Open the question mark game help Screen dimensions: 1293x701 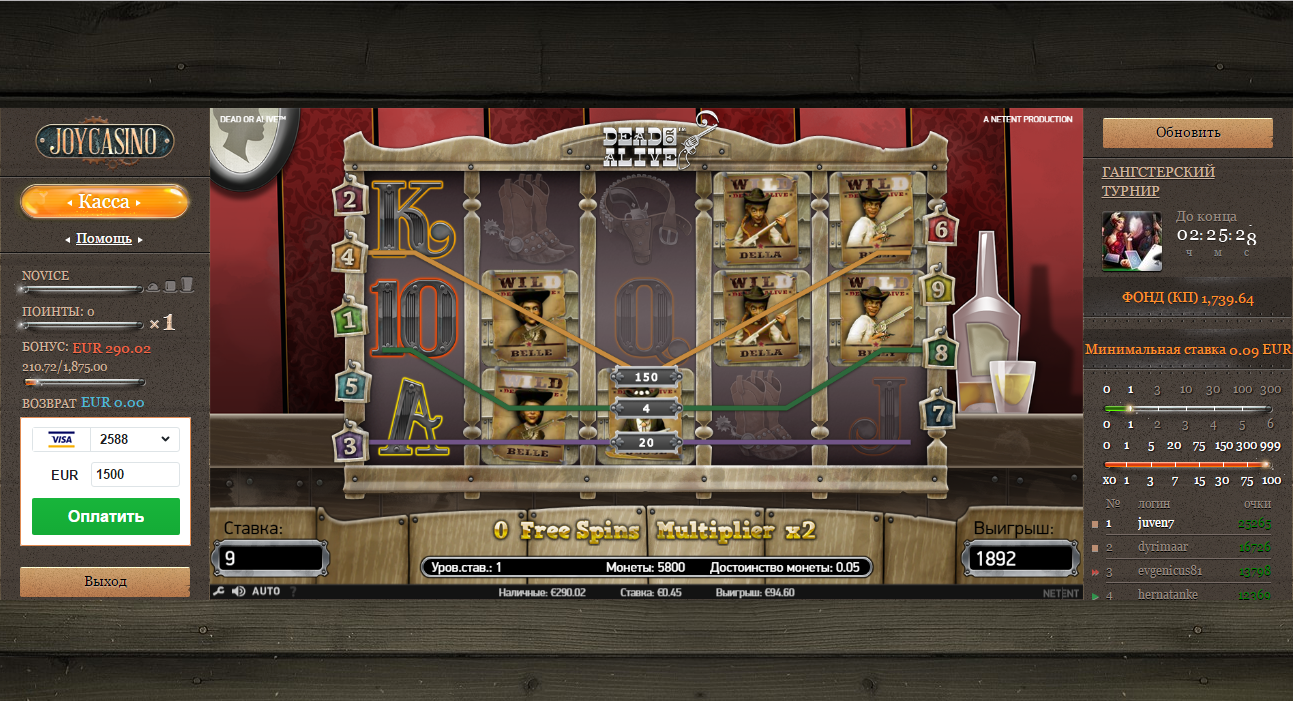[293, 591]
